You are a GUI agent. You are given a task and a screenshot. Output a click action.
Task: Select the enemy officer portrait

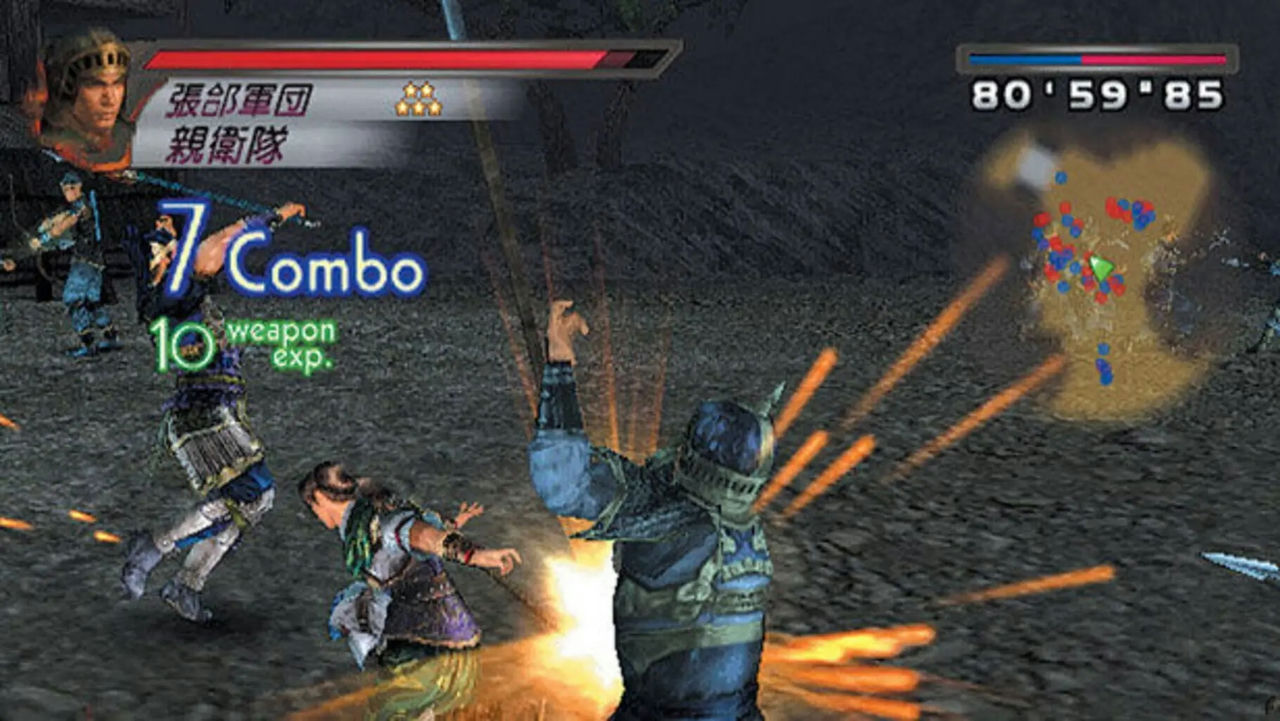86,96
